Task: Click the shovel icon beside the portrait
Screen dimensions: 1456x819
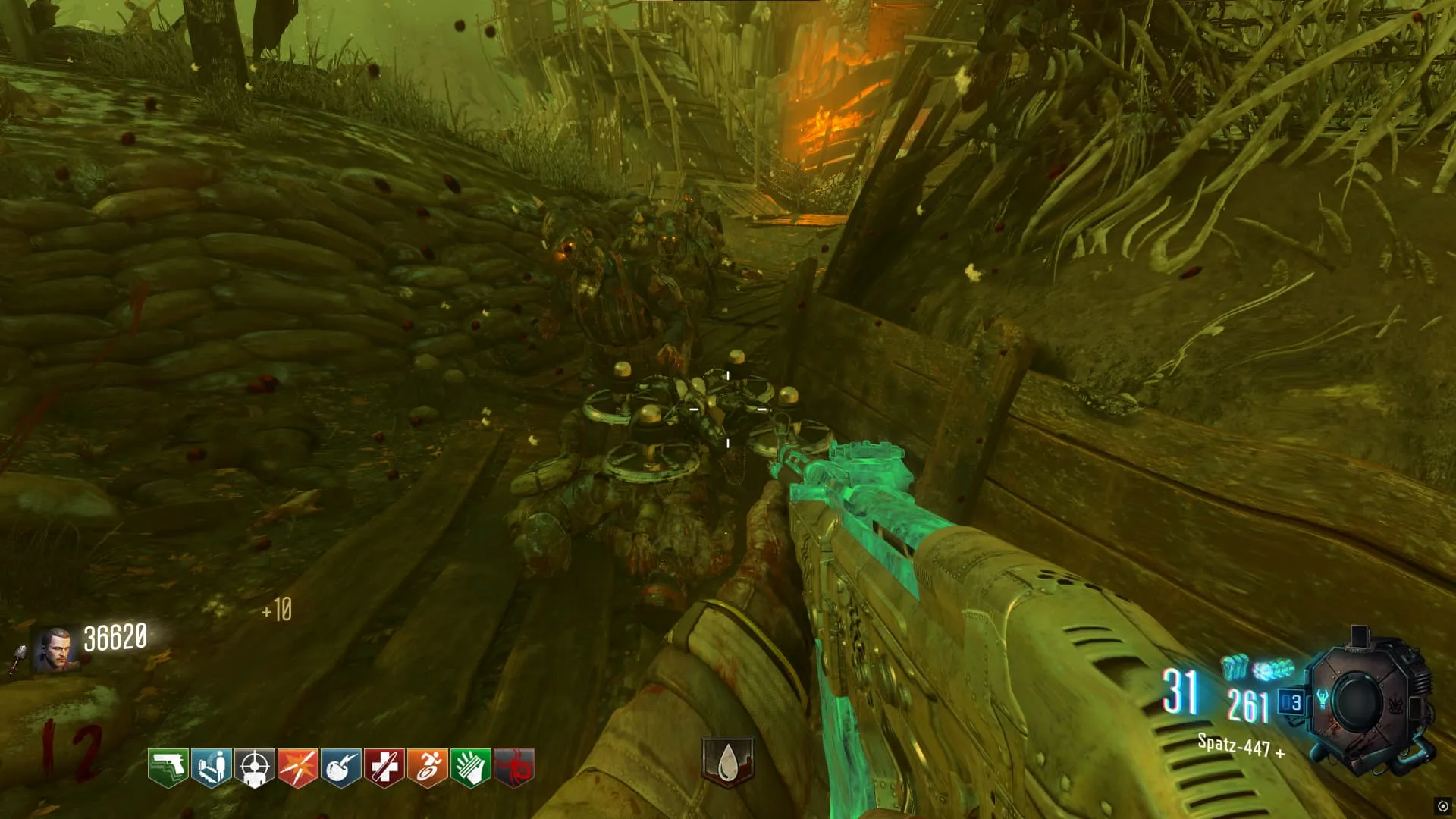Action: click(x=18, y=659)
